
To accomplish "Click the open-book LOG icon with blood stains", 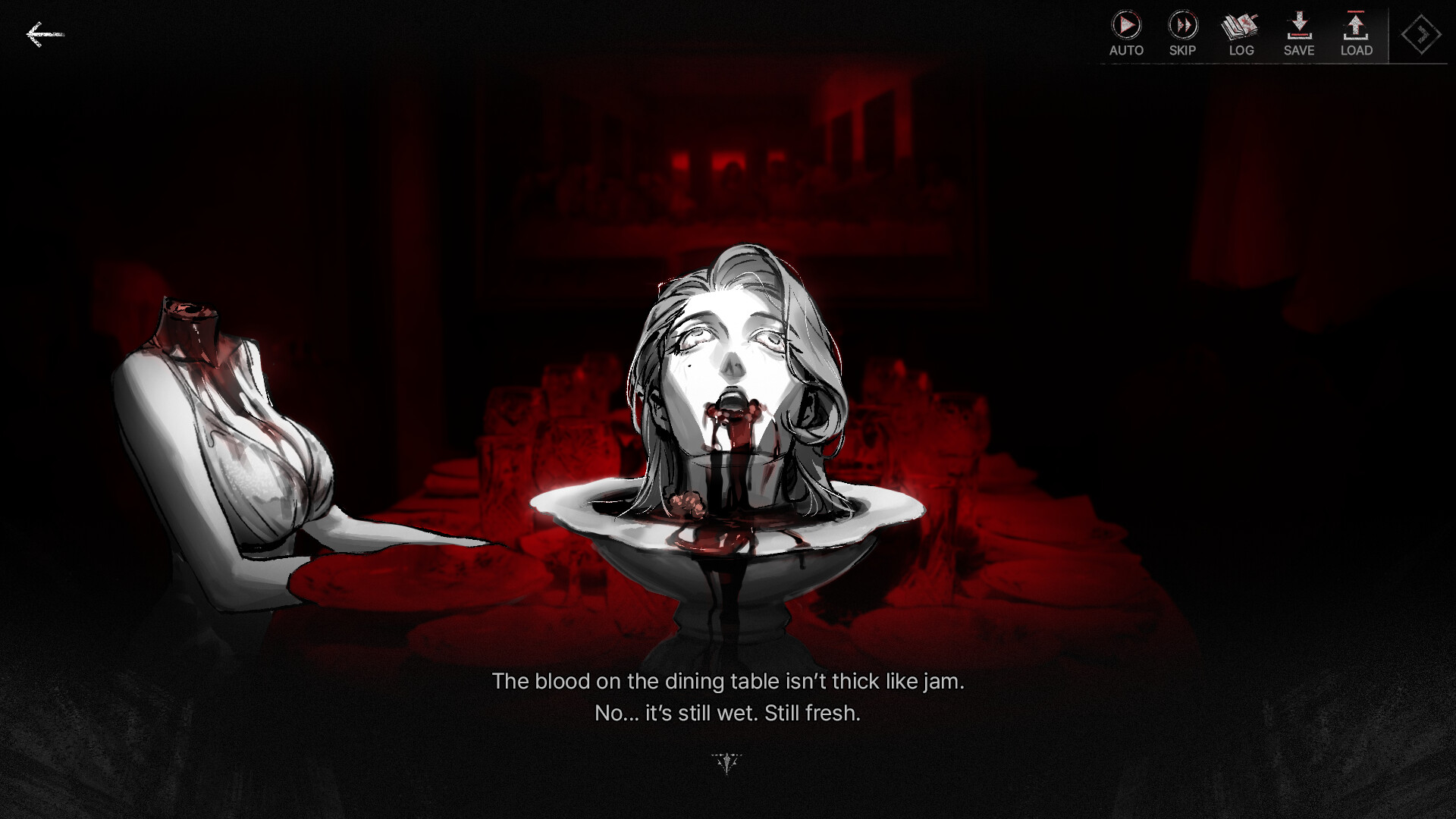I will (x=1241, y=27).
